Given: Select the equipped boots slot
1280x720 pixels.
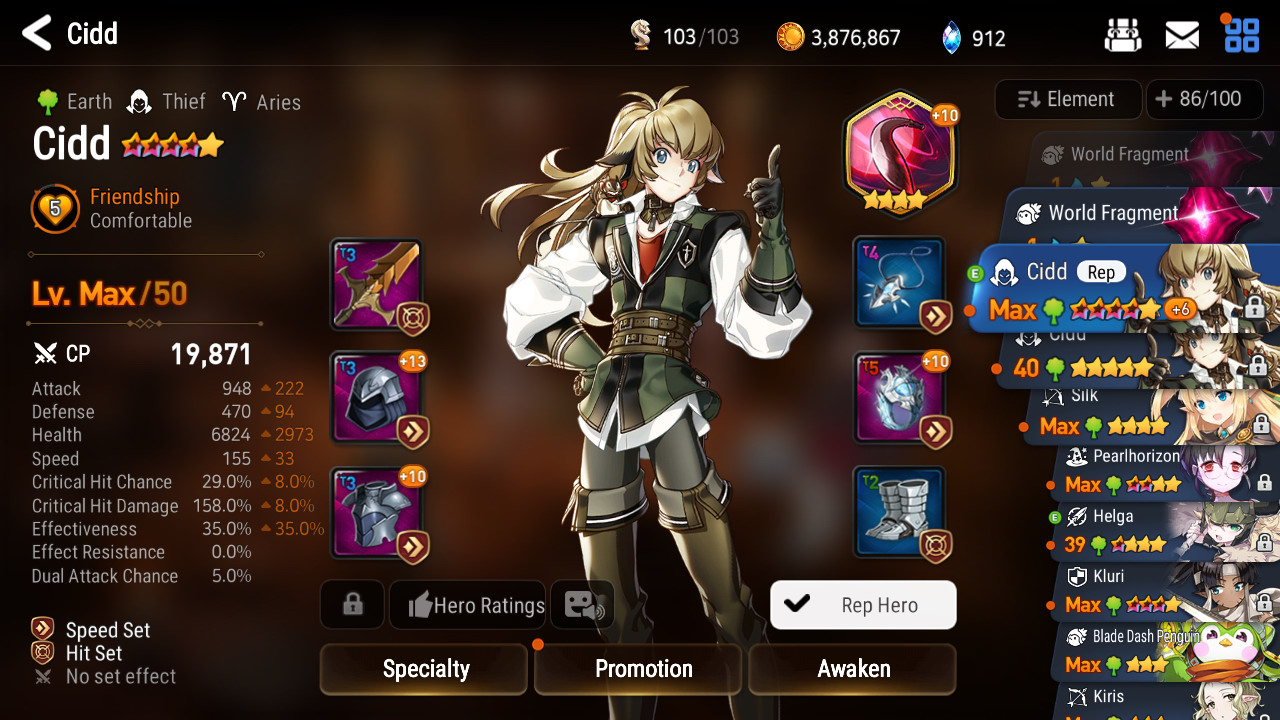Looking at the screenshot, I should (900, 512).
